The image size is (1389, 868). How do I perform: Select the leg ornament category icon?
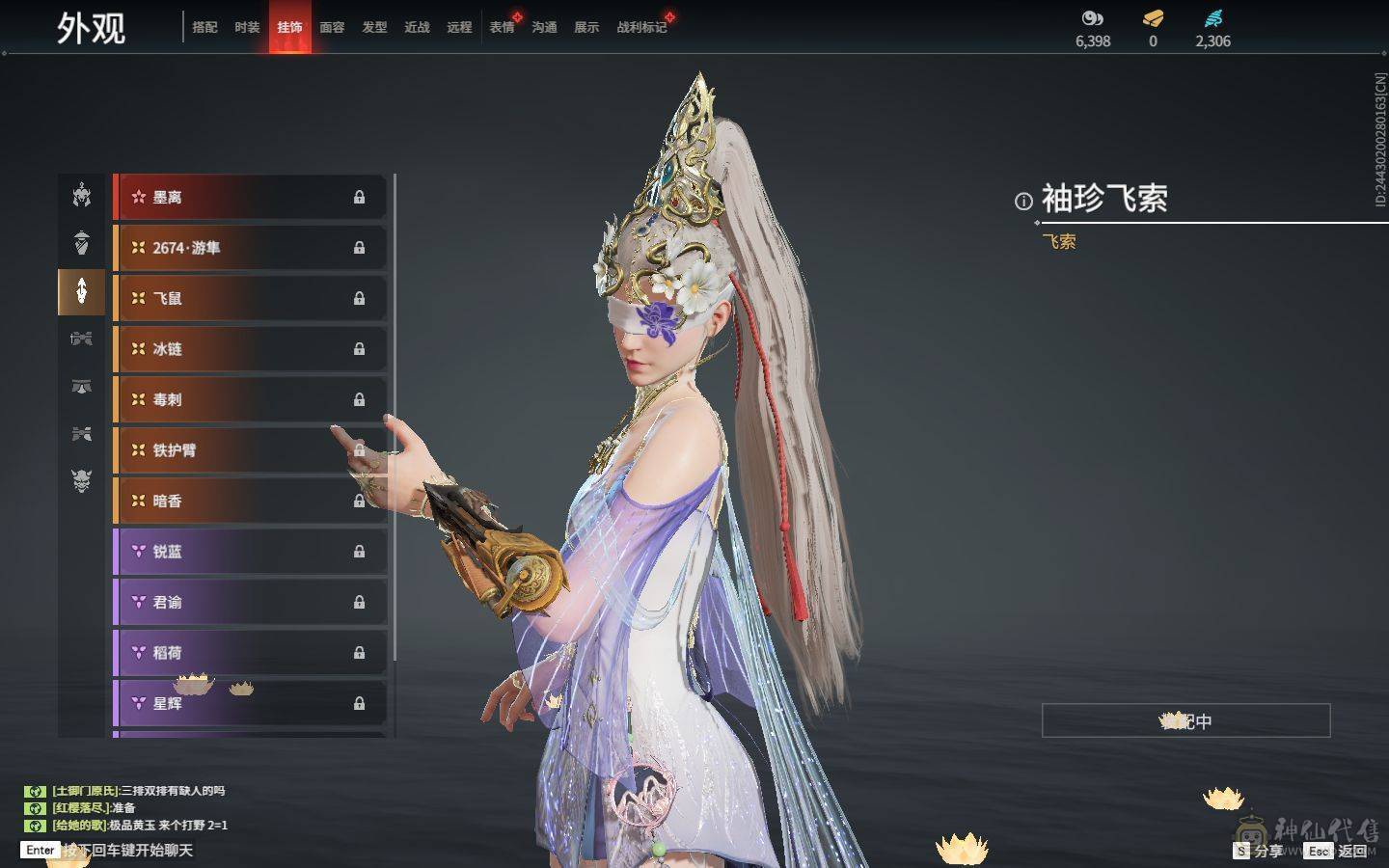click(x=81, y=386)
